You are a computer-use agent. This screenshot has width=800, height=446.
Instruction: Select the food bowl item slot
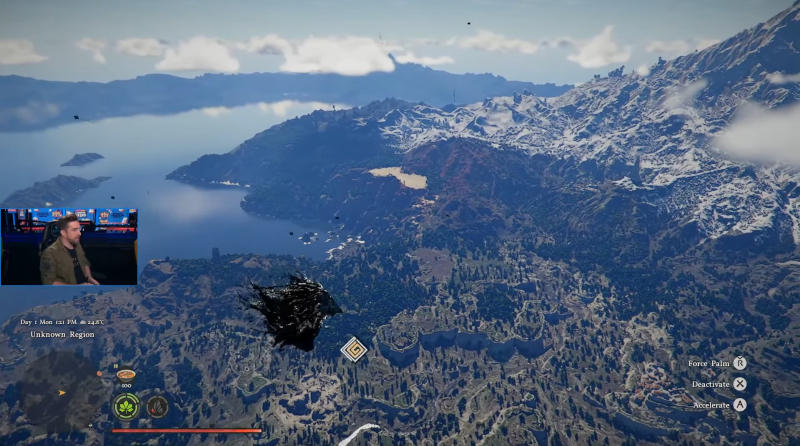(x=126, y=375)
